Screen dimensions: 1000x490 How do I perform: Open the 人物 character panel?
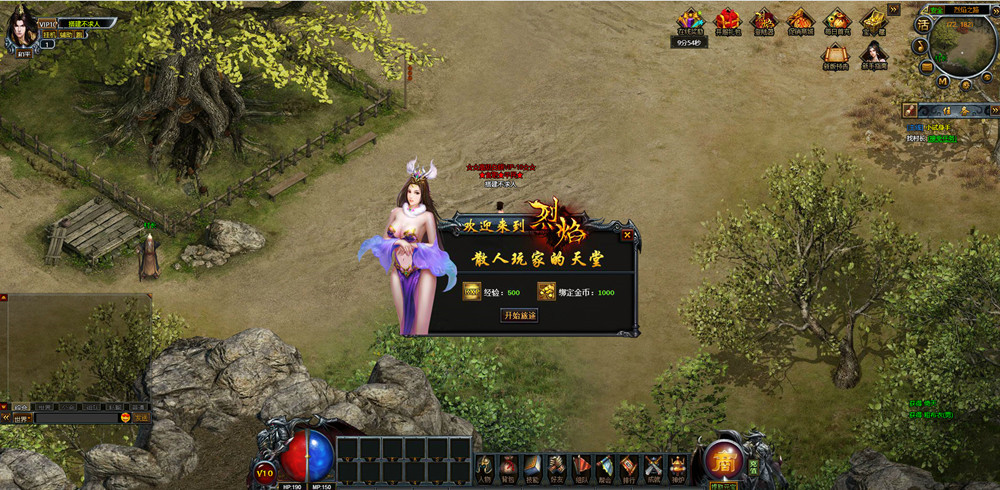(x=485, y=466)
